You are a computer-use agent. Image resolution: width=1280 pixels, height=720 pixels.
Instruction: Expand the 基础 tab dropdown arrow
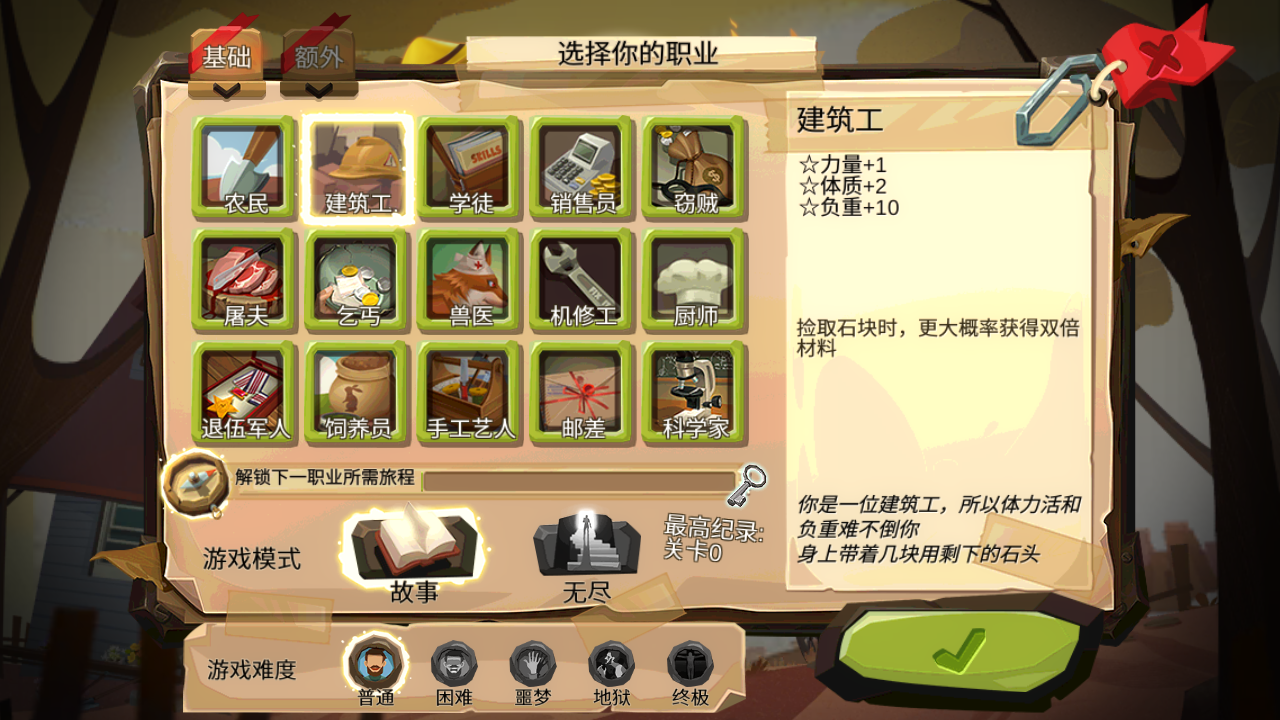click(x=227, y=89)
